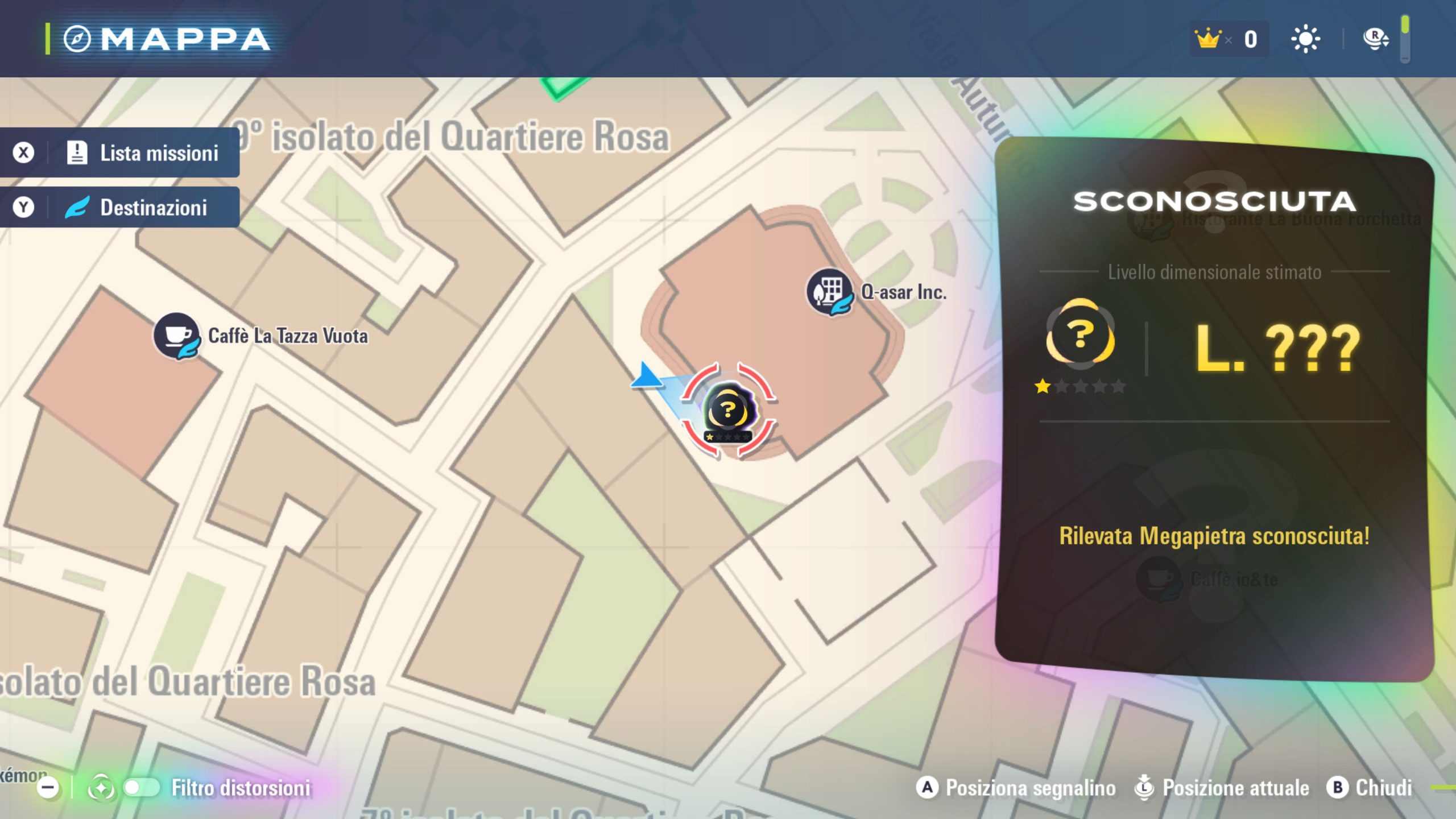This screenshot has width=1456, height=819.
Task: Toggle the Filtro distorsioni switch
Action: pyautogui.click(x=142, y=788)
